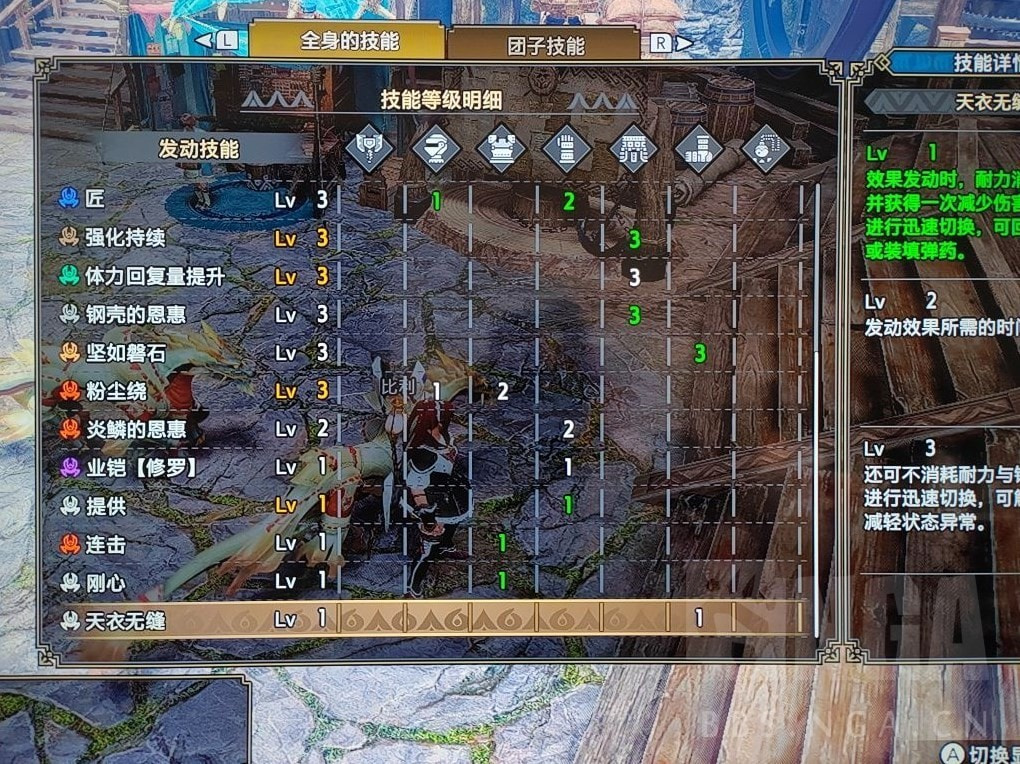The image size is (1020, 764).
Task: Highlight the 坚如磐石 skill
Action: pyautogui.click(x=125, y=353)
